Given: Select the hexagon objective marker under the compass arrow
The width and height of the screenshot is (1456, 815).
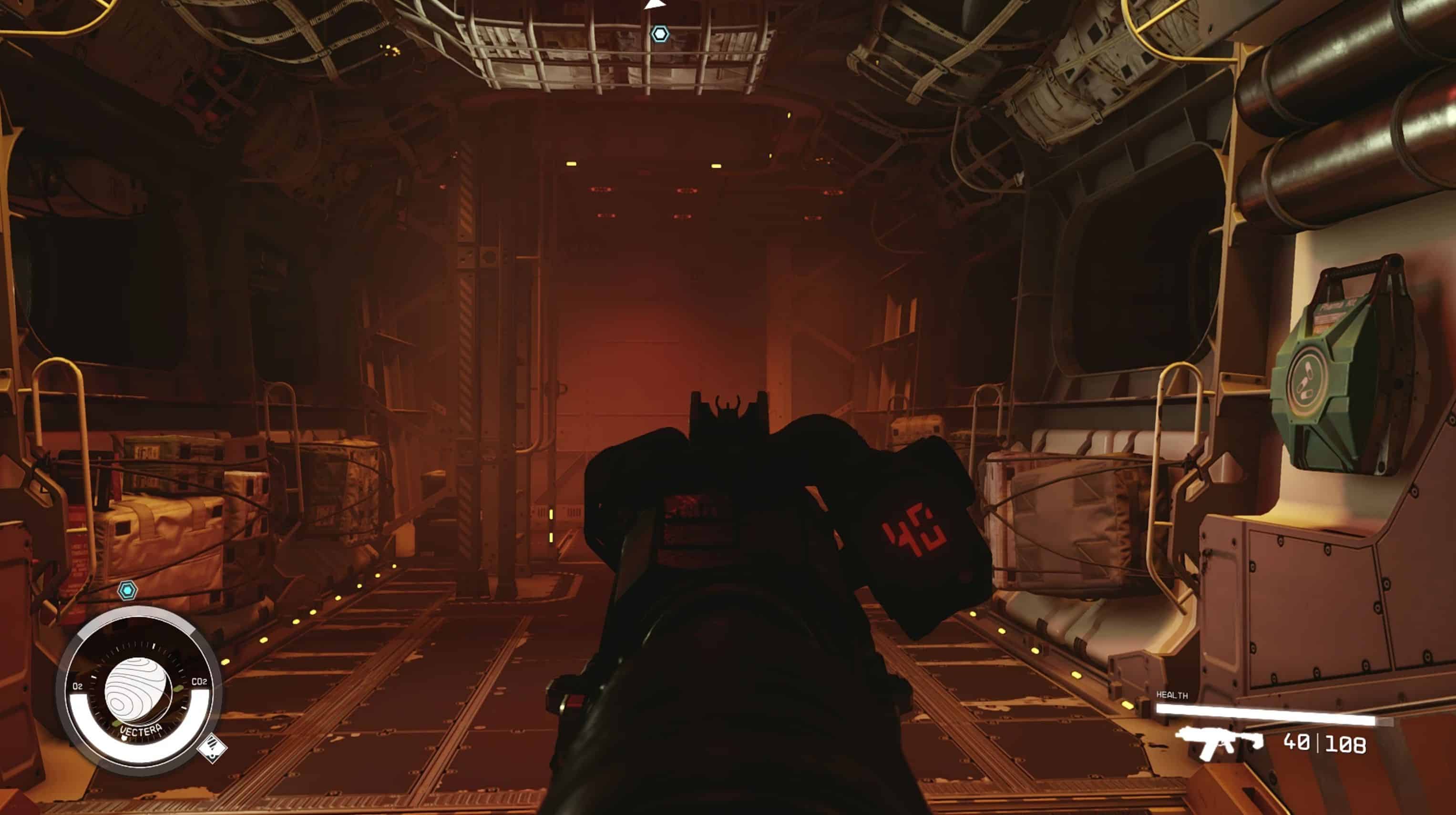Looking at the screenshot, I should point(660,34).
